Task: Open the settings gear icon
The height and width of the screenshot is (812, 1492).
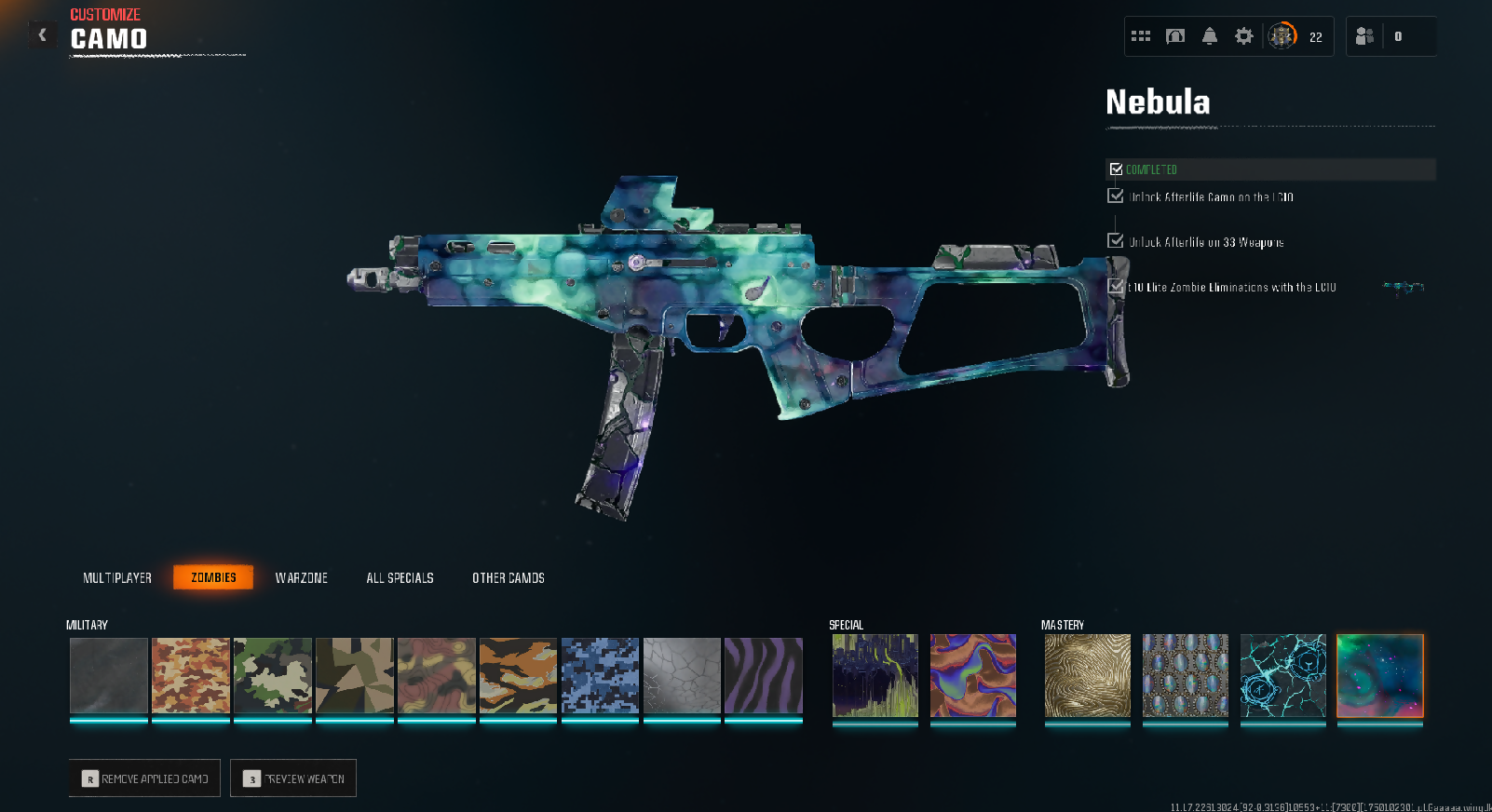Action: (x=1244, y=36)
